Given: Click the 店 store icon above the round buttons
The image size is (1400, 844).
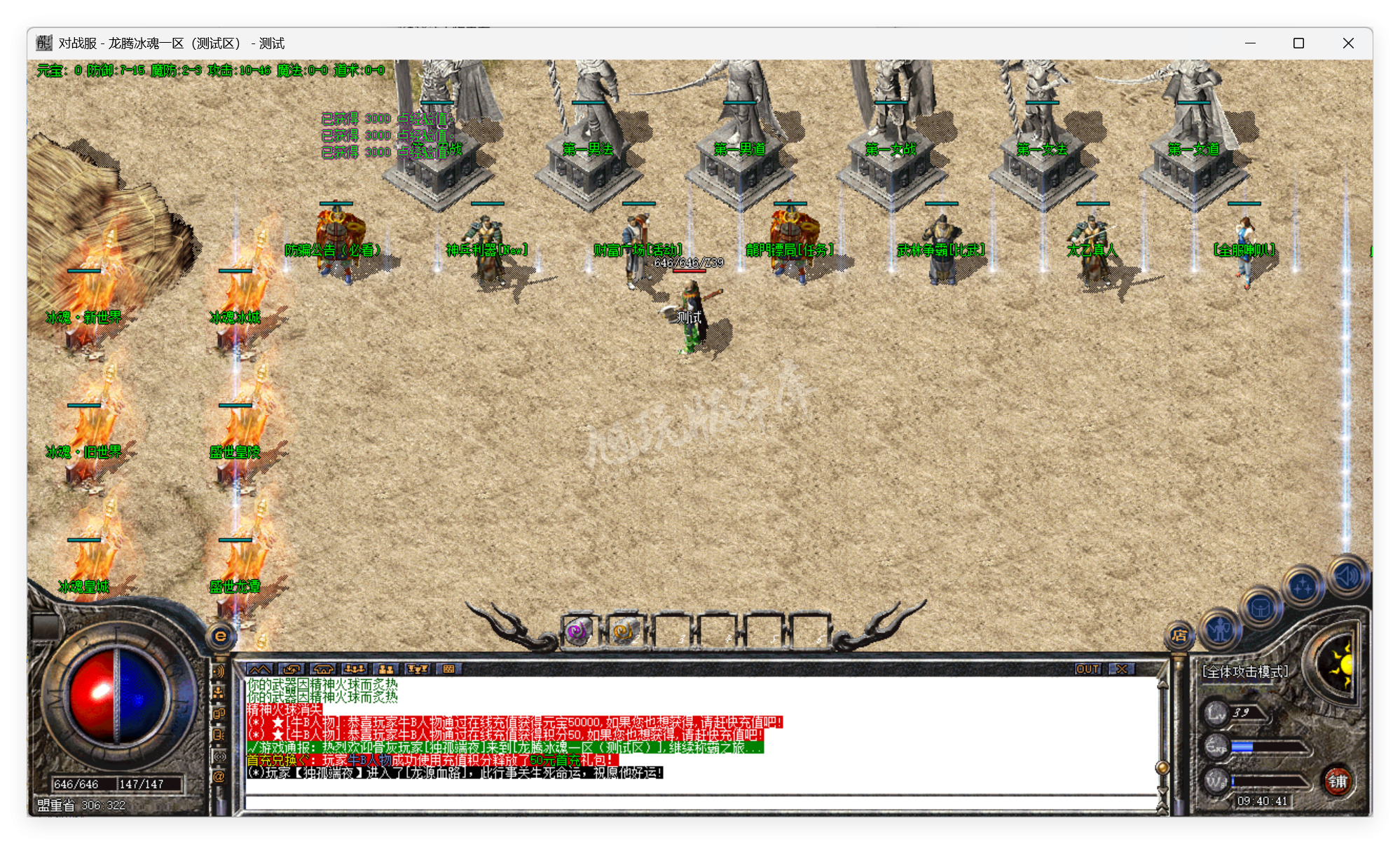Looking at the screenshot, I should (x=1180, y=636).
